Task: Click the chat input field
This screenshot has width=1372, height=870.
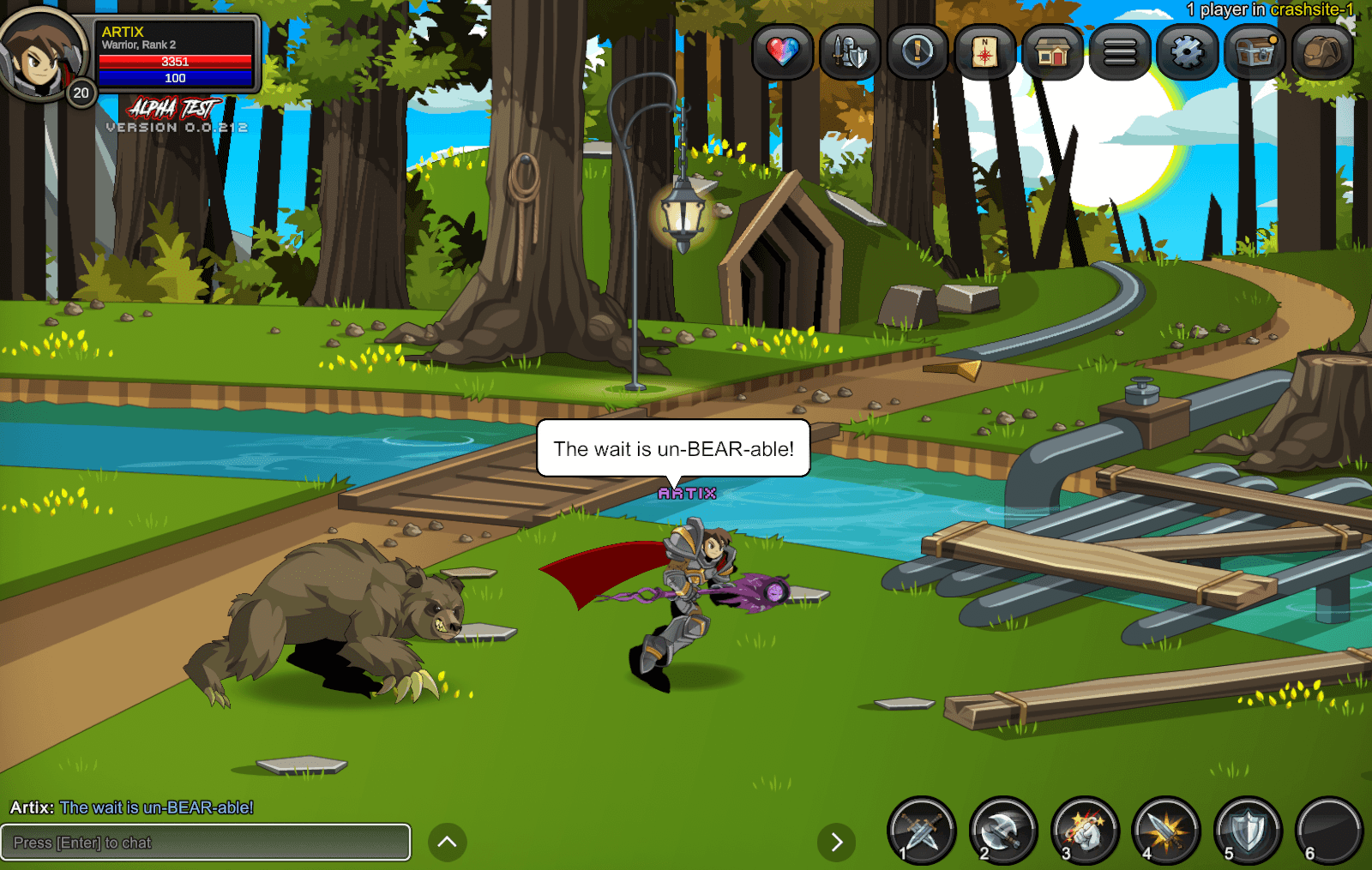Action: [x=206, y=843]
